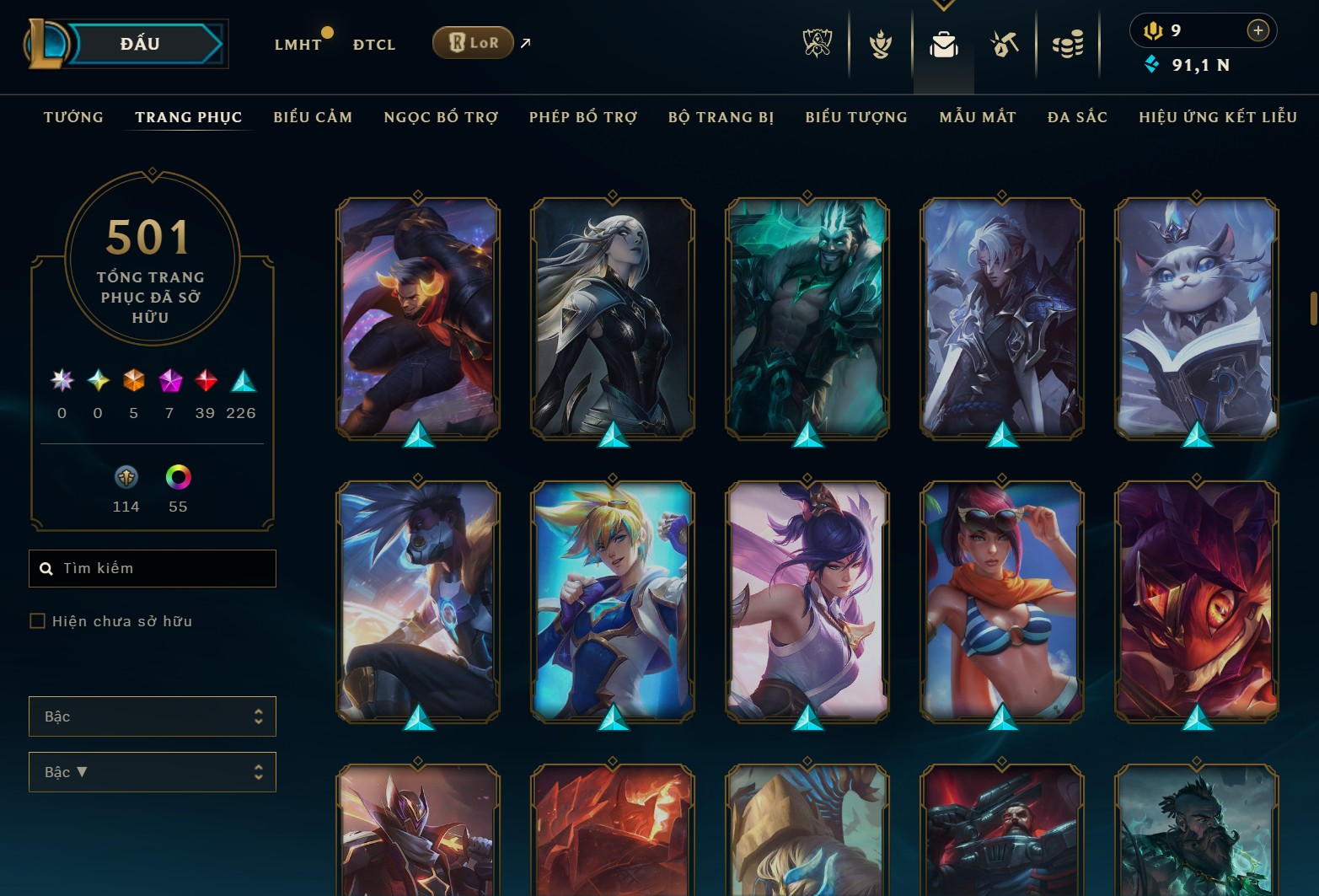Enable the 'Hiện chưa sở hữu' checkbox
The image size is (1319, 896).
coord(38,620)
